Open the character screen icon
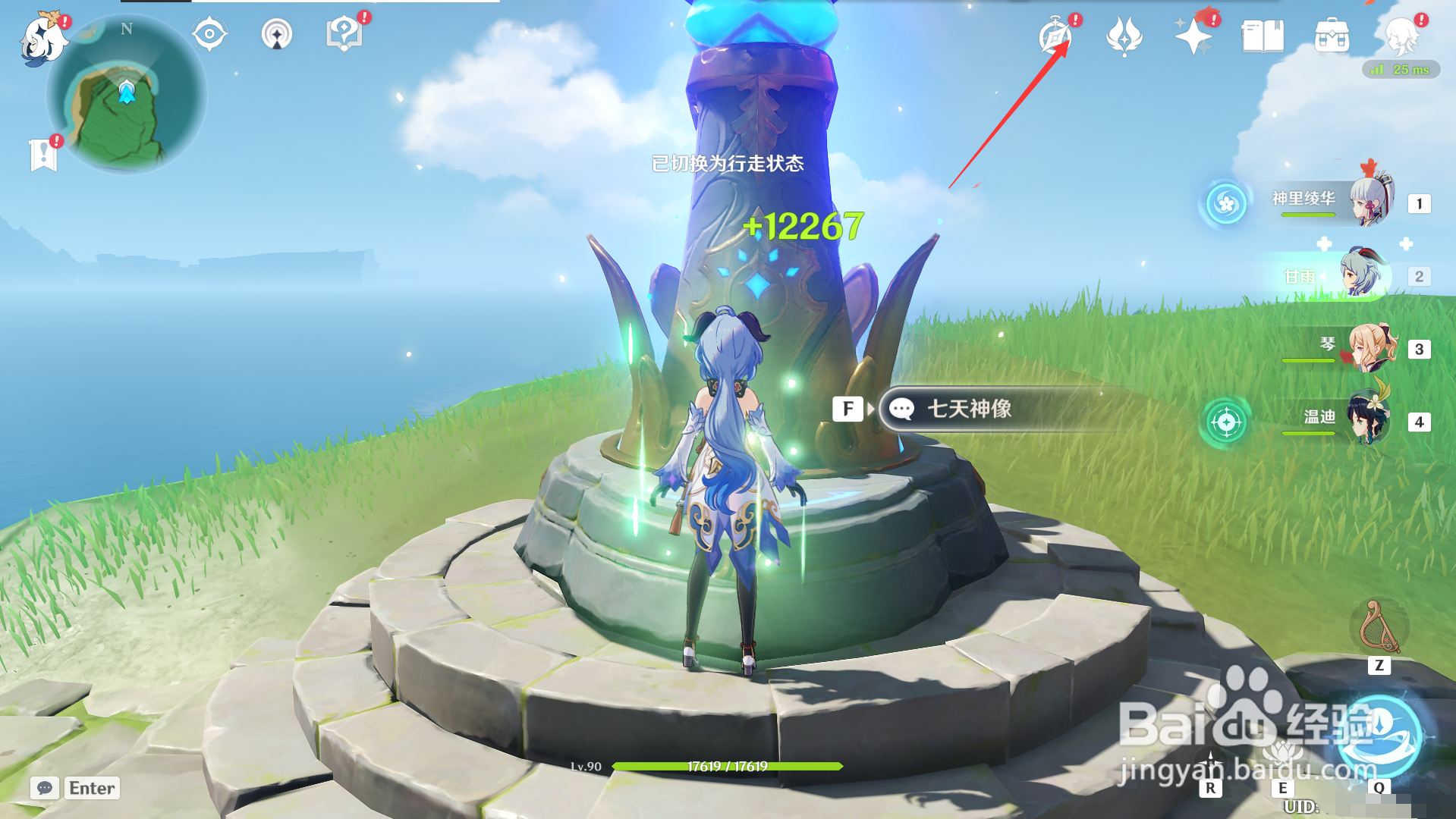The image size is (1456, 819). pos(1405,36)
